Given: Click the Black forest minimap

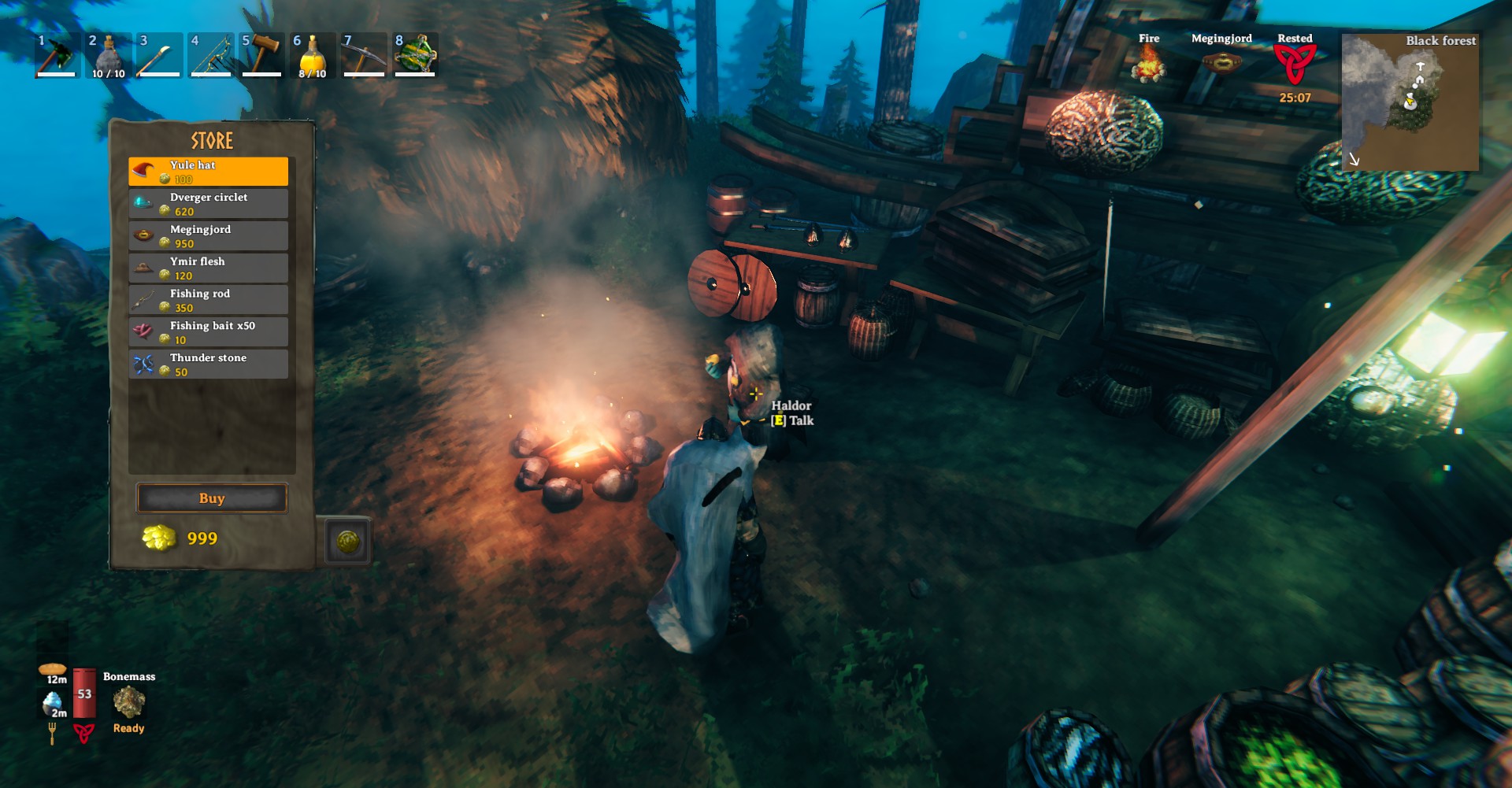Looking at the screenshot, I should pyautogui.click(x=1410, y=102).
